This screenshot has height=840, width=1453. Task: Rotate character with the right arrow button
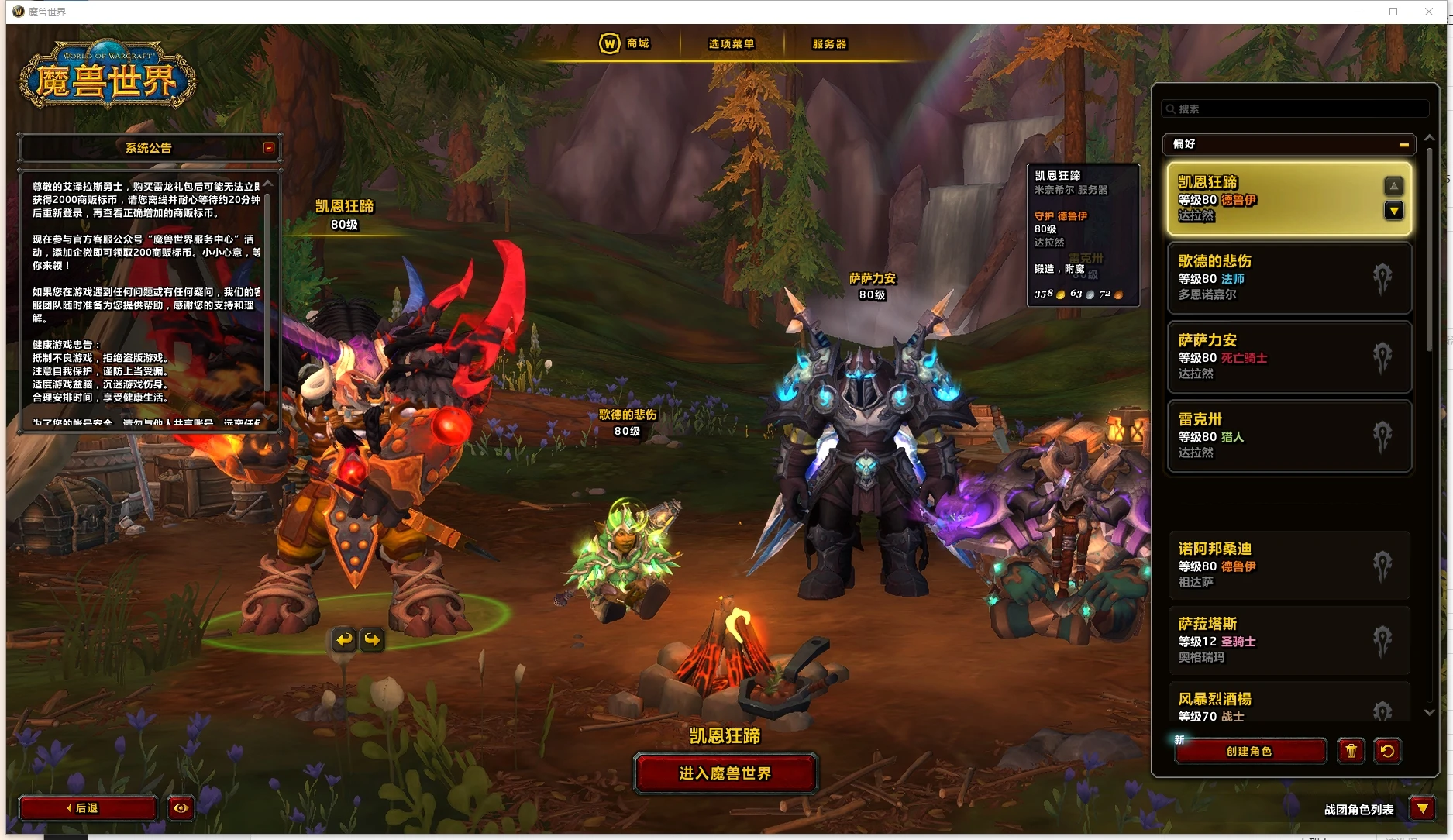point(373,639)
